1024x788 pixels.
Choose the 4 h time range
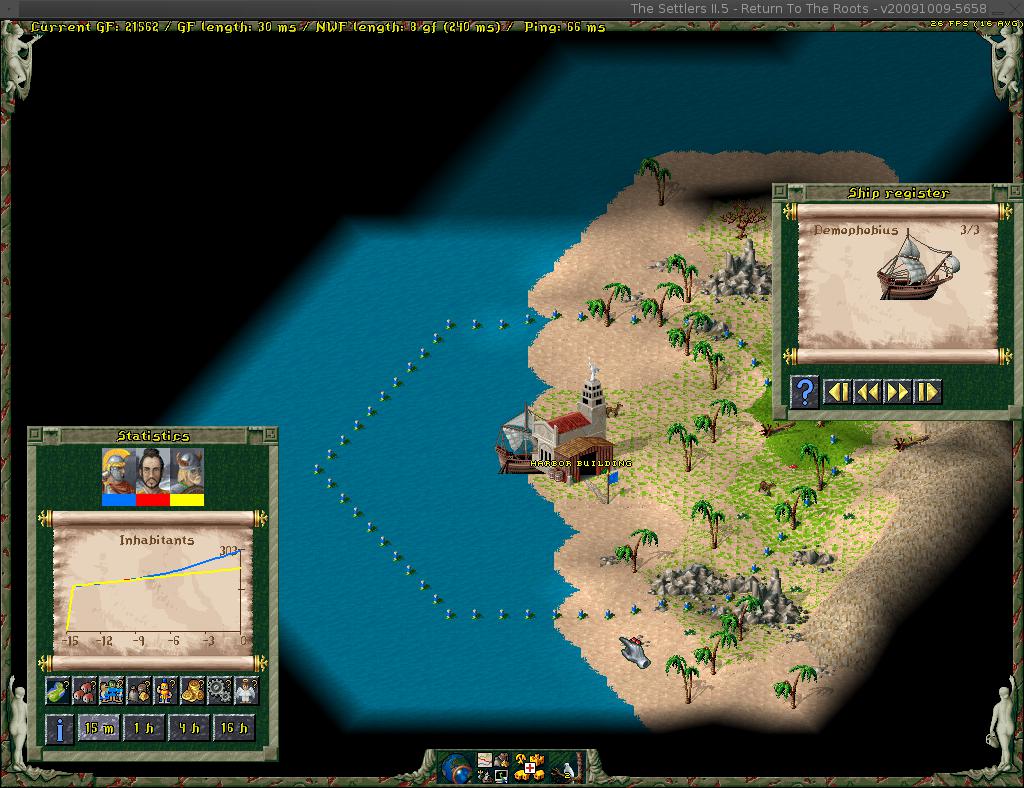click(188, 728)
